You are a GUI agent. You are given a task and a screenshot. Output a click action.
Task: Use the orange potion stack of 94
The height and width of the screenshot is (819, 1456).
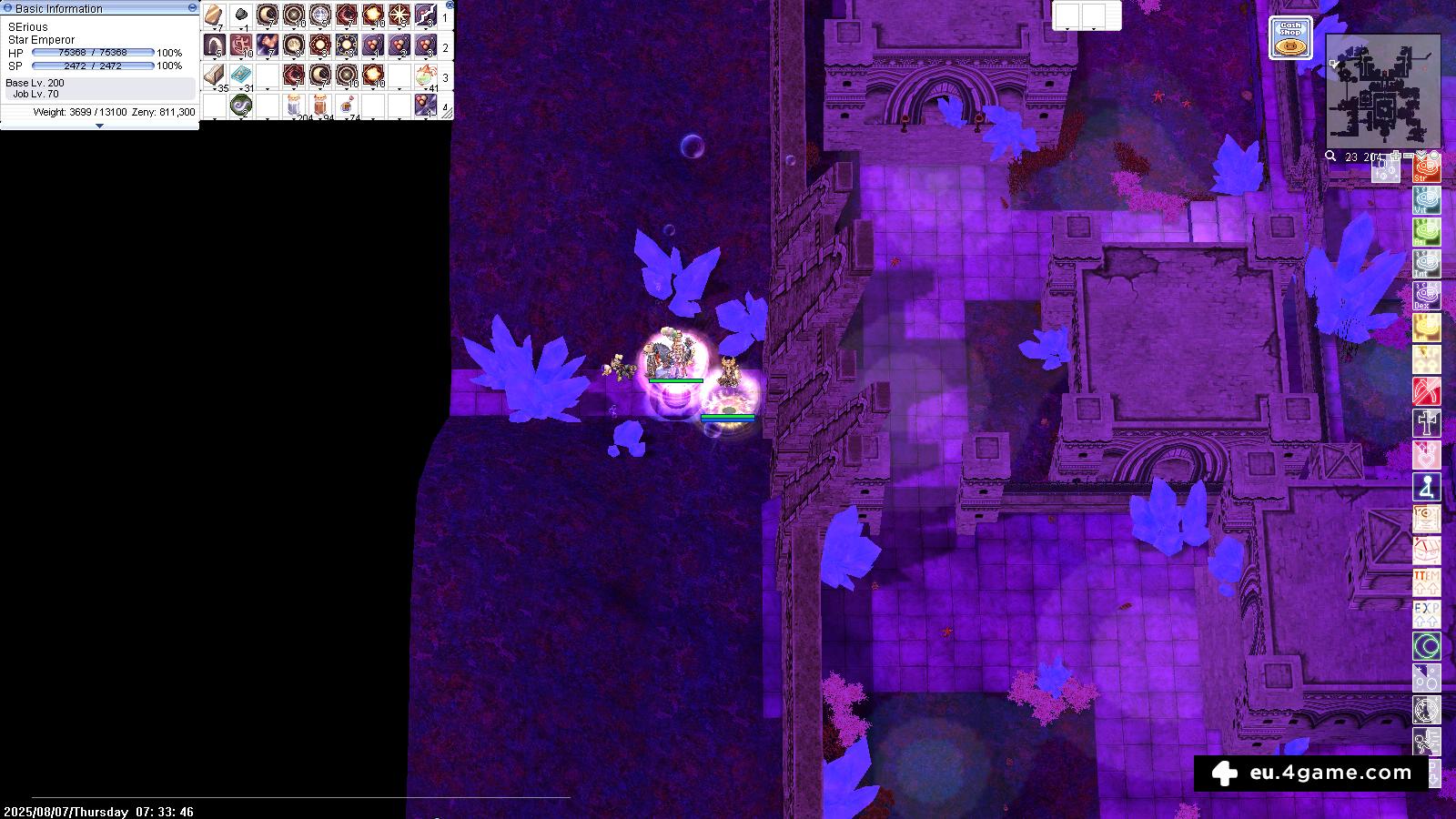320,106
